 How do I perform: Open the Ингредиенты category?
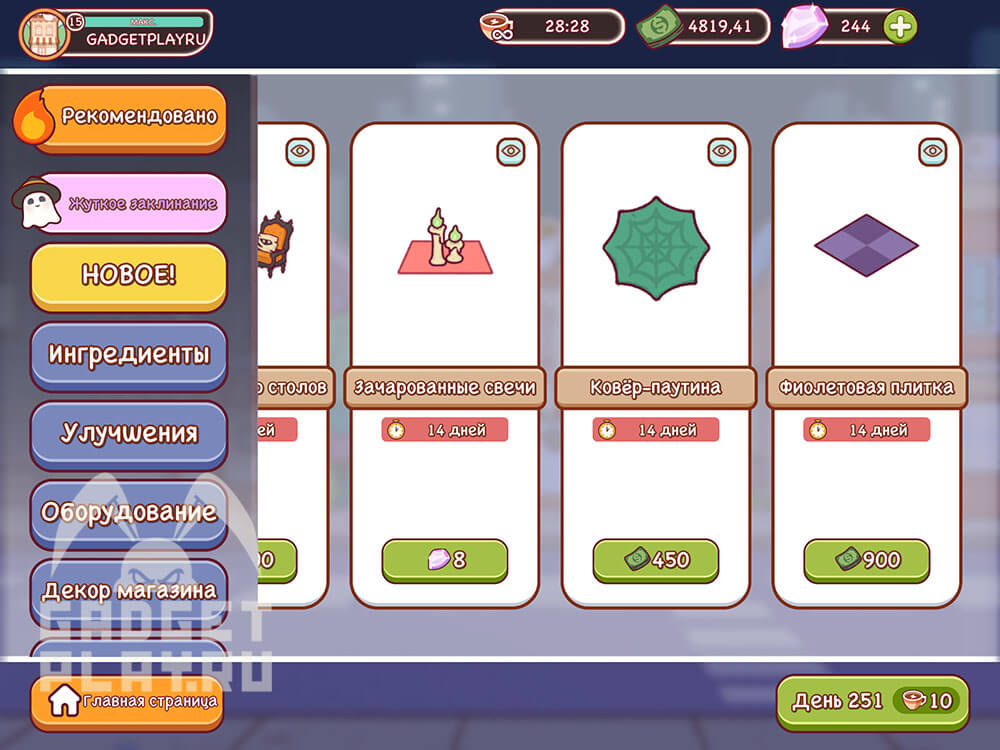click(x=129, y=354)
